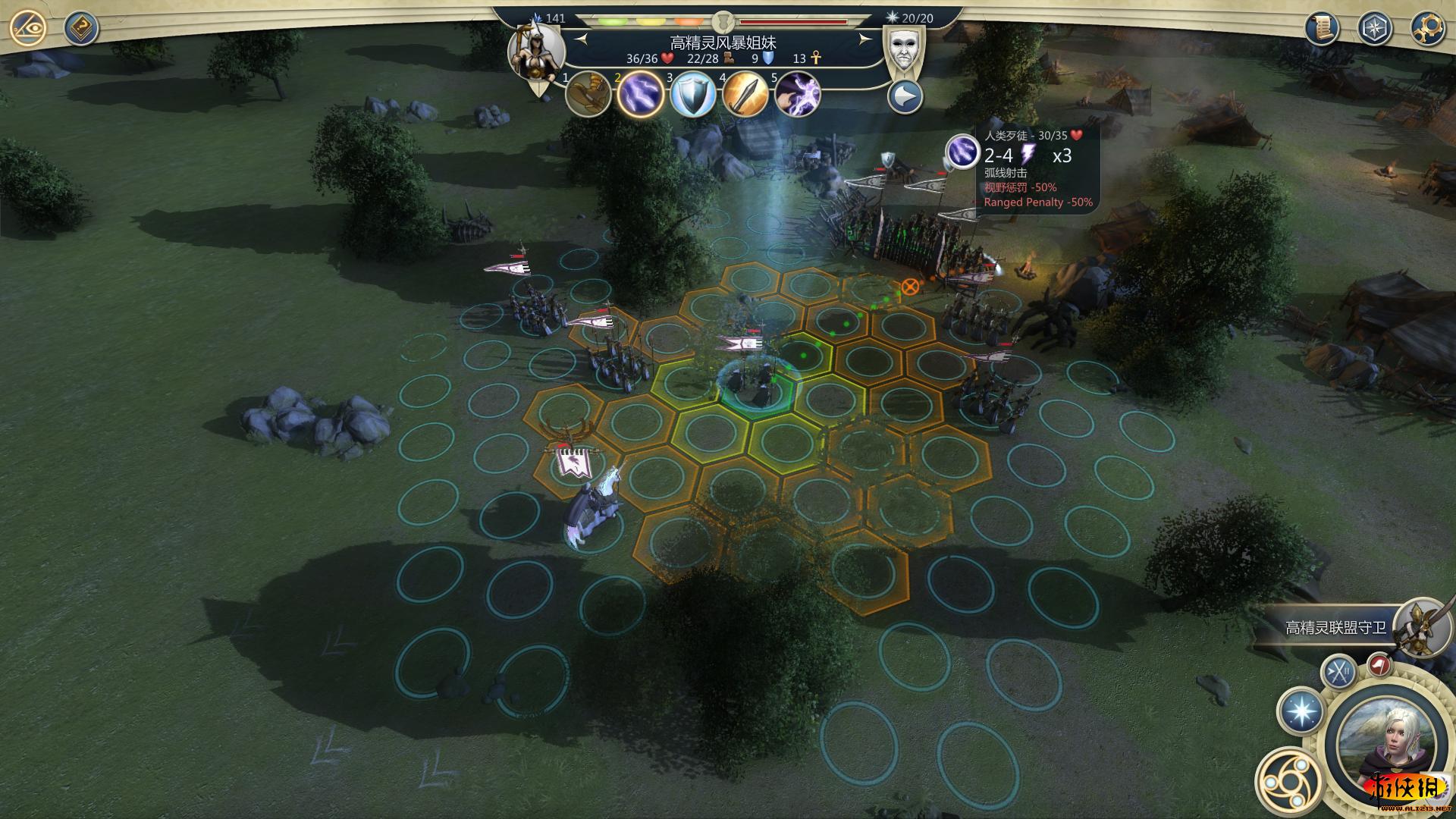
Task: Activate the lightning touch hand ability
Action: pyautogui.click(x=798, y=96)
